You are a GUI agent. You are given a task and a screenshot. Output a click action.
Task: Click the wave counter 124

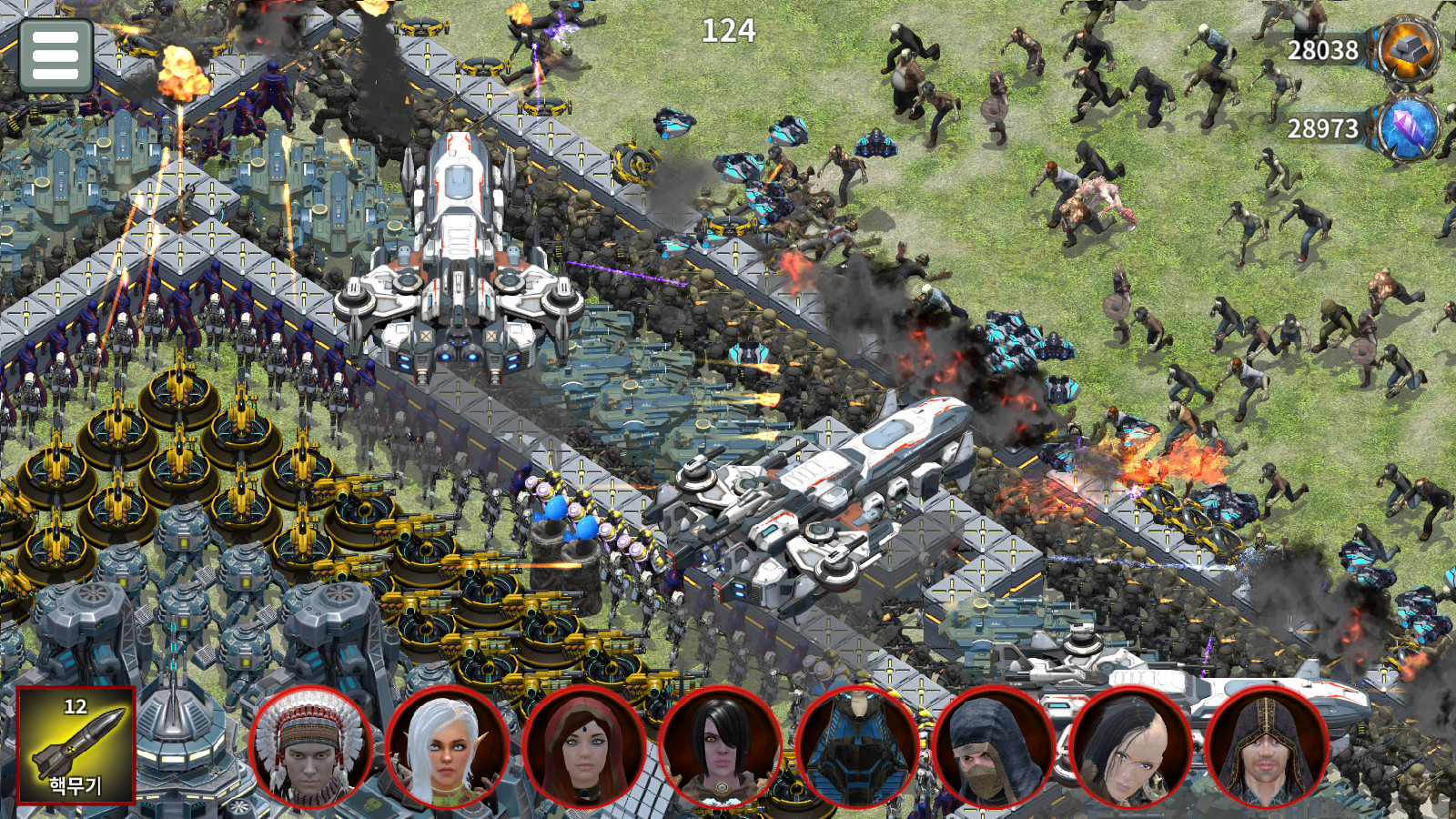coord(728,32)
